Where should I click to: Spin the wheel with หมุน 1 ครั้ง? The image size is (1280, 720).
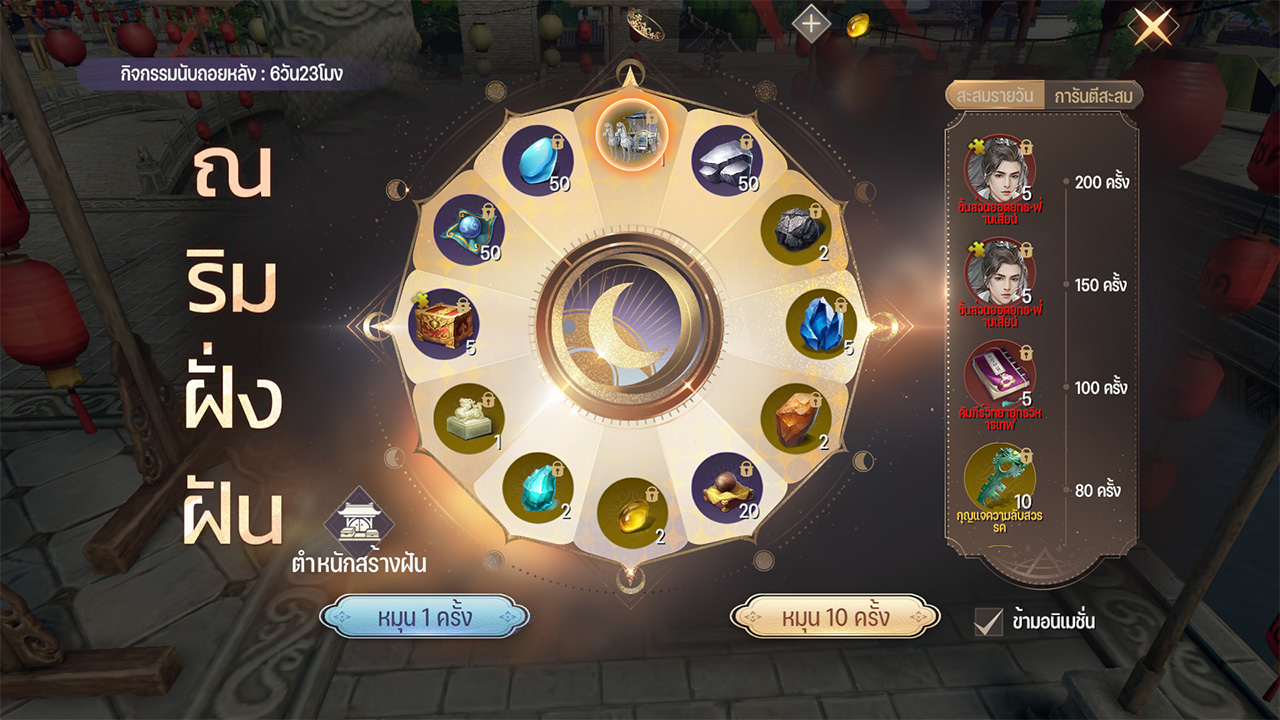[x=424, y=617]
